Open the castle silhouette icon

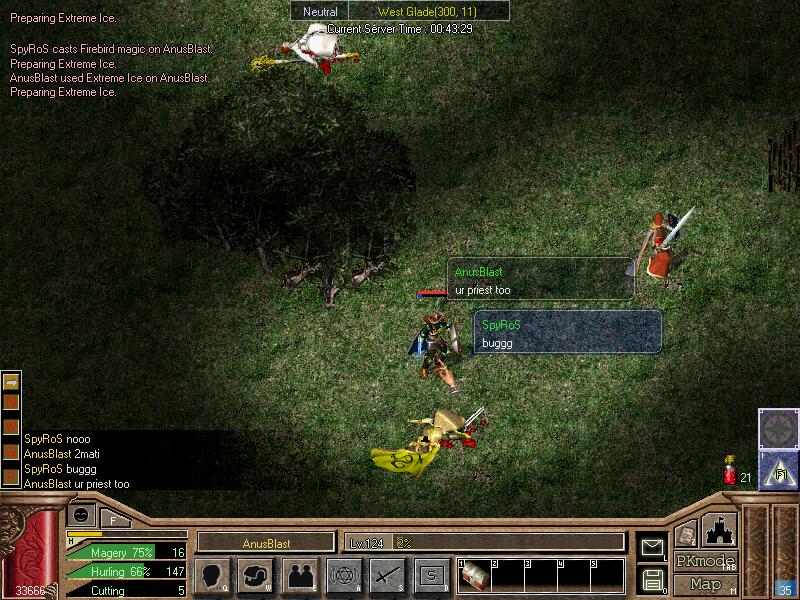click(720, 530)
